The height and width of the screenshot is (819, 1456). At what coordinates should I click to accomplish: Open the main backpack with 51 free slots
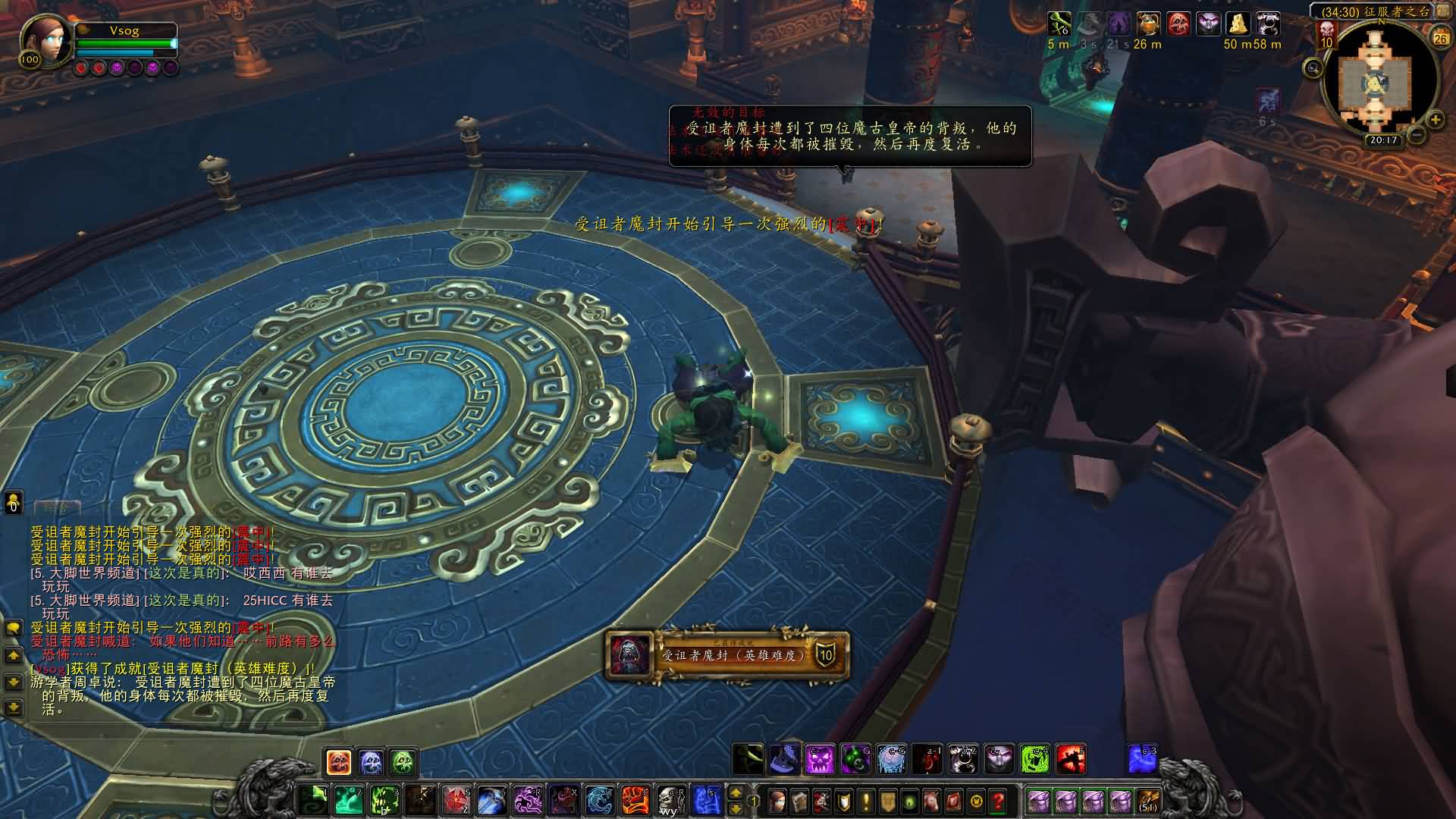1148,801
